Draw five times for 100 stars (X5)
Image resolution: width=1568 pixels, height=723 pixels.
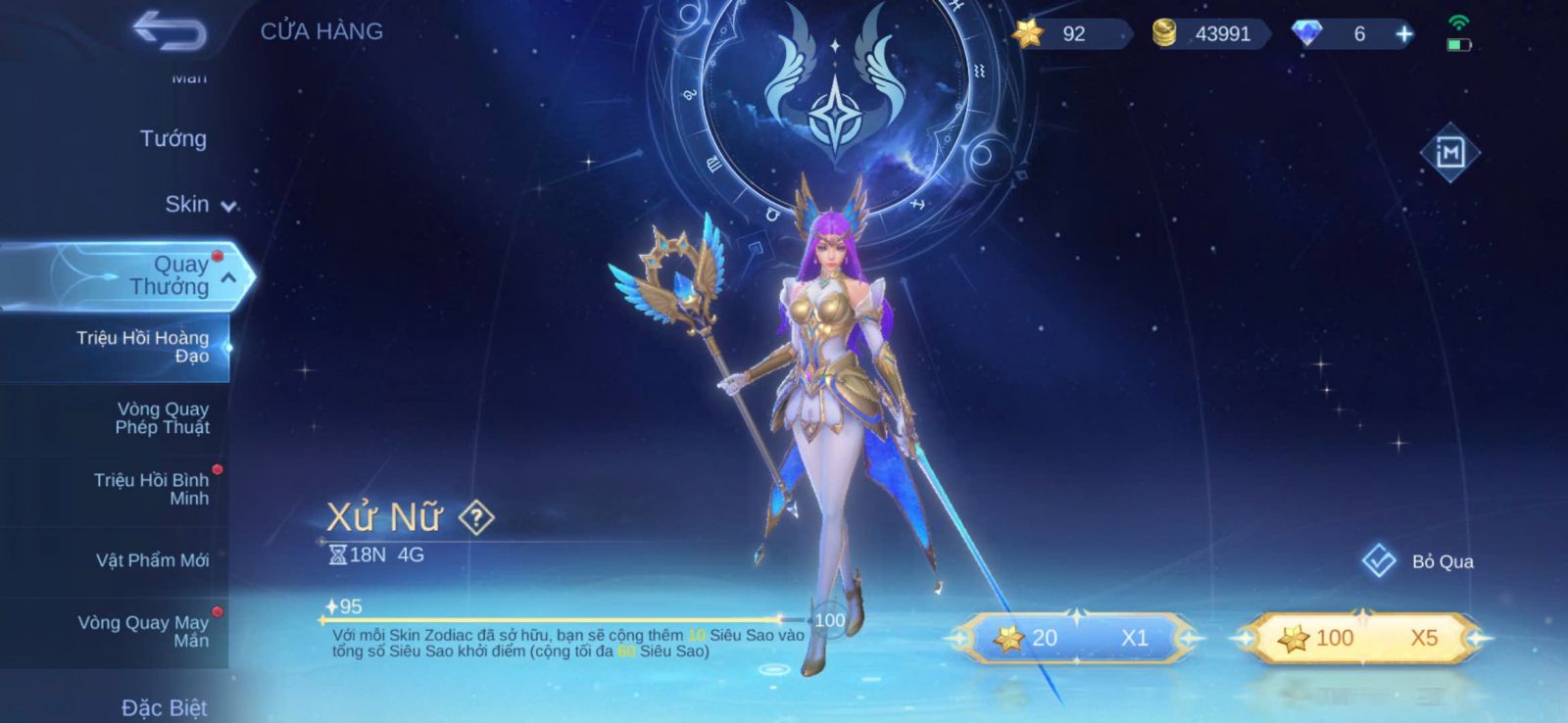1358,639
